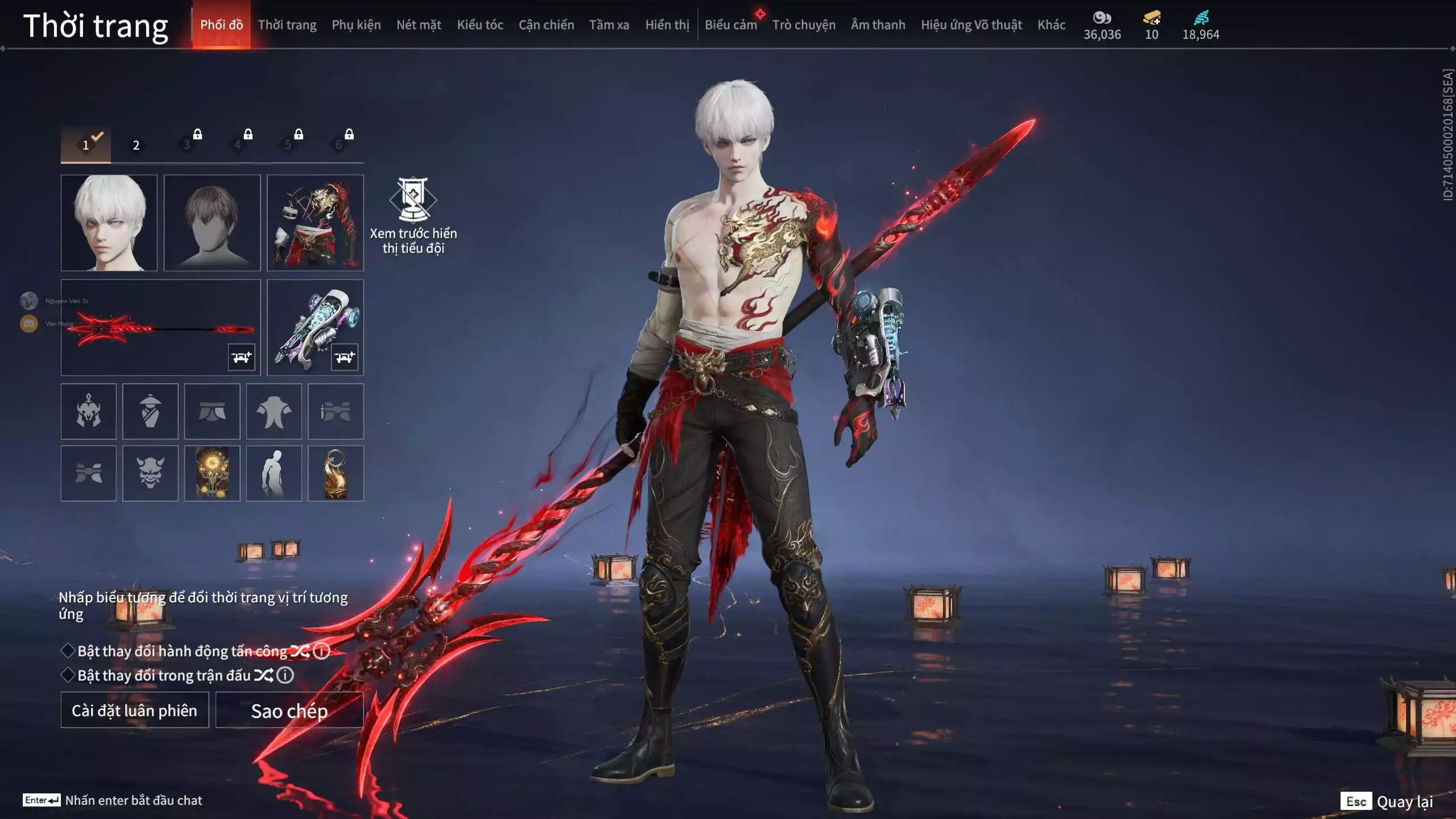Screen dimensions: 1456x819
Task: Select the red outfit costume slot
Action: pos(315,222)
